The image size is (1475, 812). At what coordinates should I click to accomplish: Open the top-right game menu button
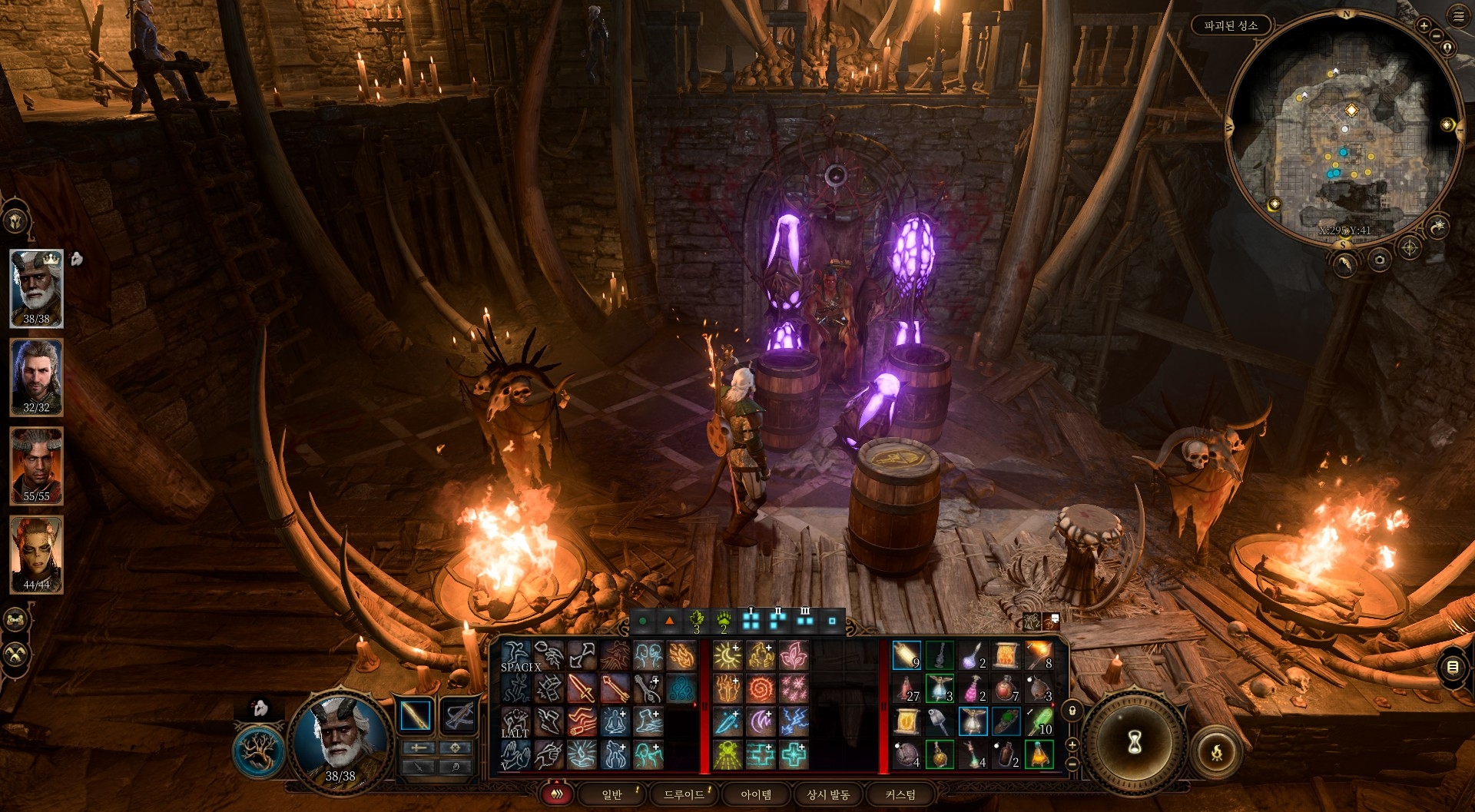click(1458, 15)
